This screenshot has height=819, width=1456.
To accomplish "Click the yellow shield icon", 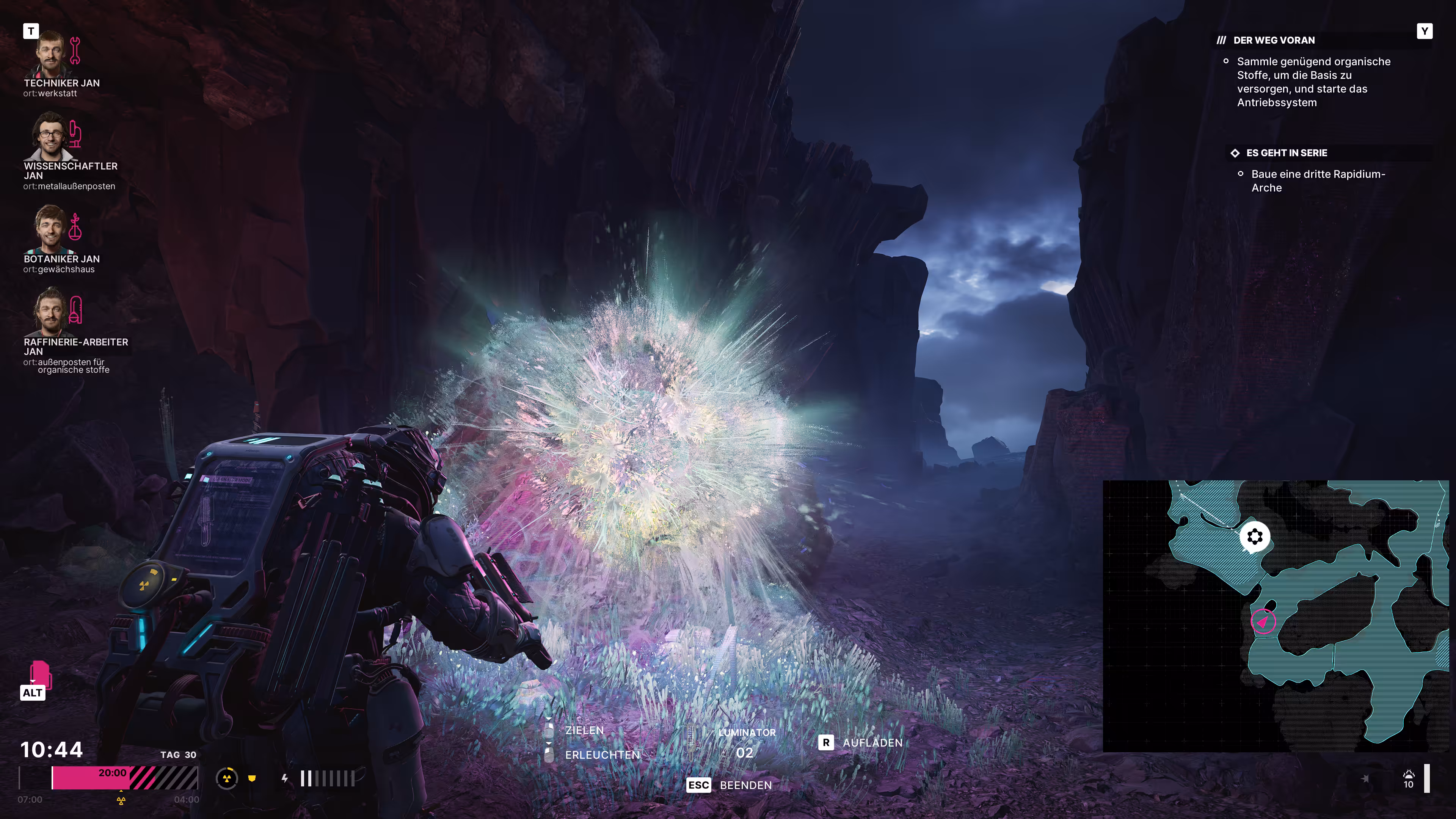I will tap(252, 778).
